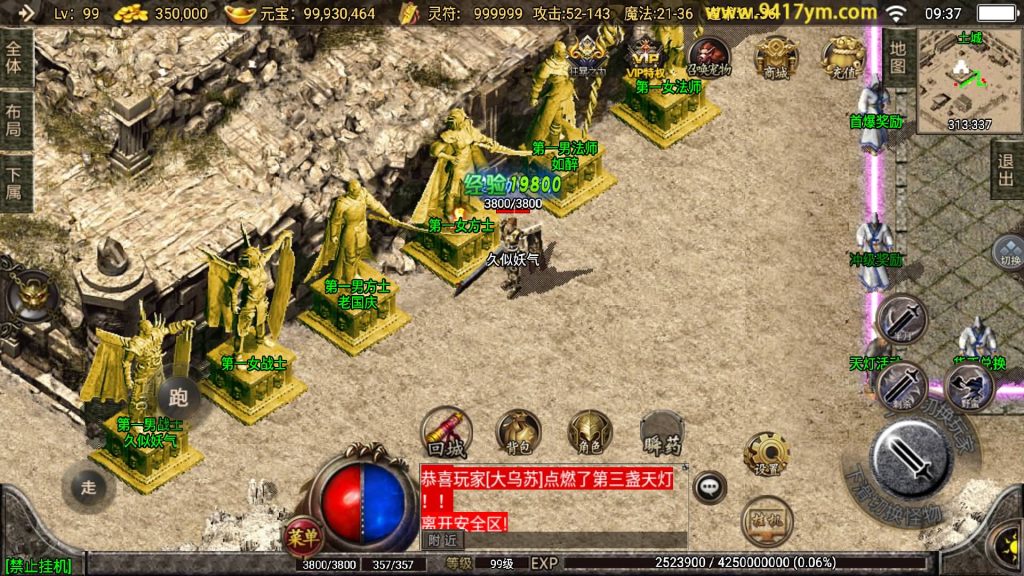This screenshot has width=1024, height=576.
Task: Open the 充值 recharge icon
Action: pos(843,56)
